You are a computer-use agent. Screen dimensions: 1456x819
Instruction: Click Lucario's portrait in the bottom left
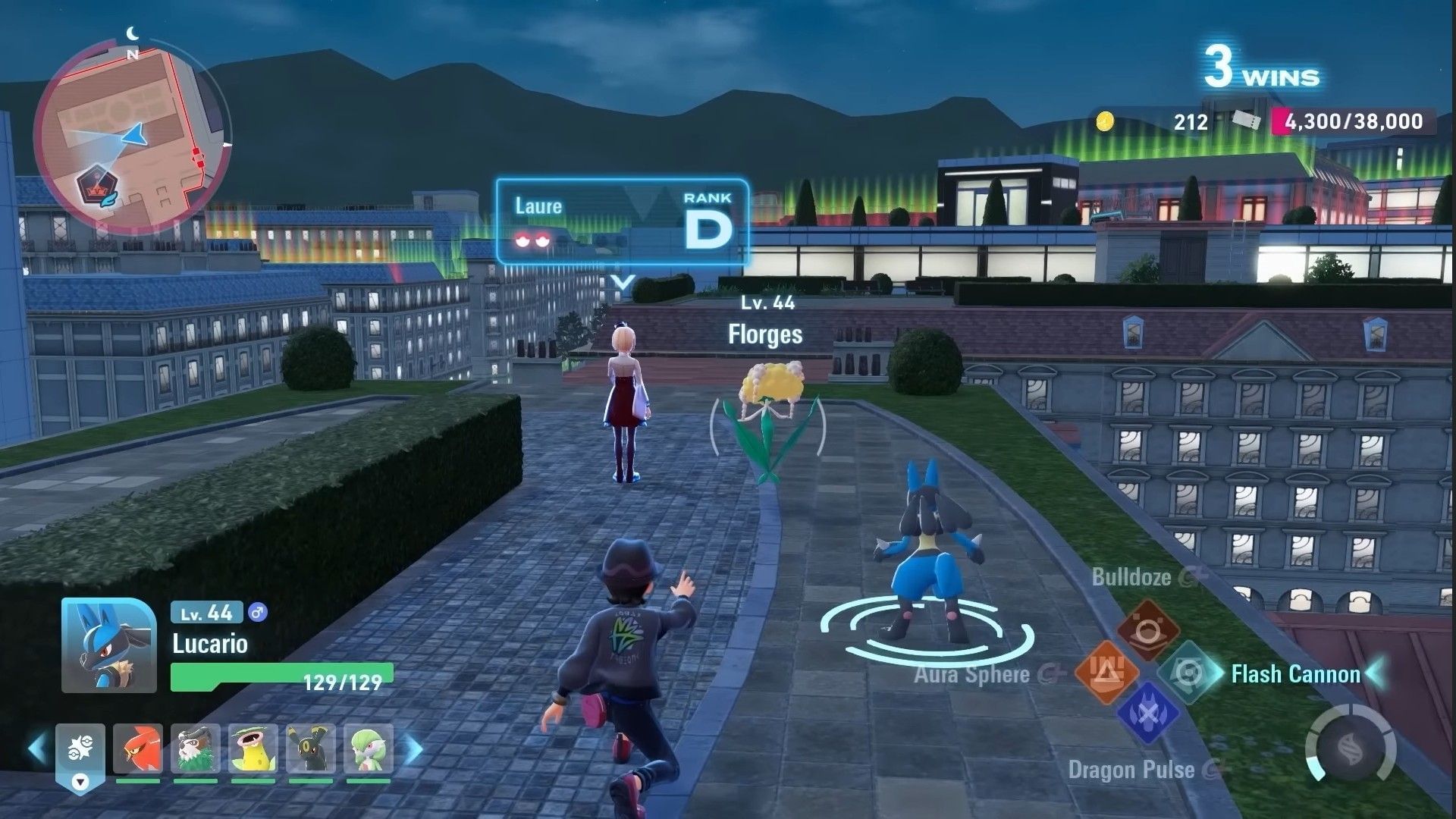click(x=110, y=645)
